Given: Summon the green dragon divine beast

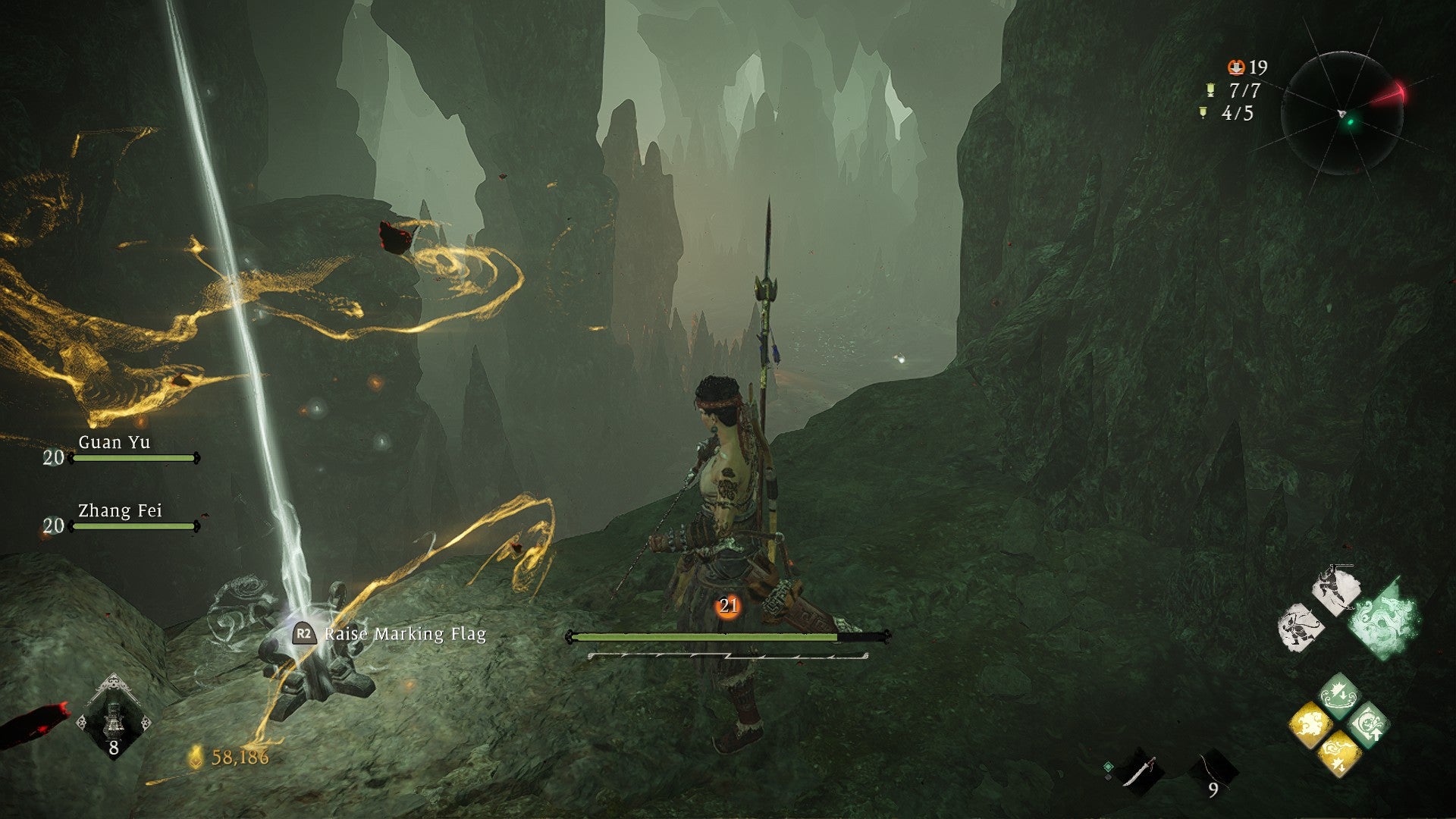Looking at the screenshot, I should (1383, 619).
